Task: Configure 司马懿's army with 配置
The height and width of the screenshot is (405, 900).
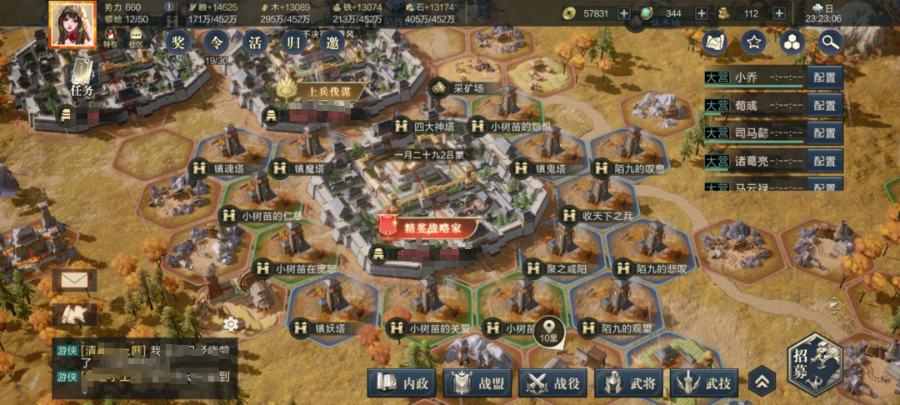Action: coord(824,133)
